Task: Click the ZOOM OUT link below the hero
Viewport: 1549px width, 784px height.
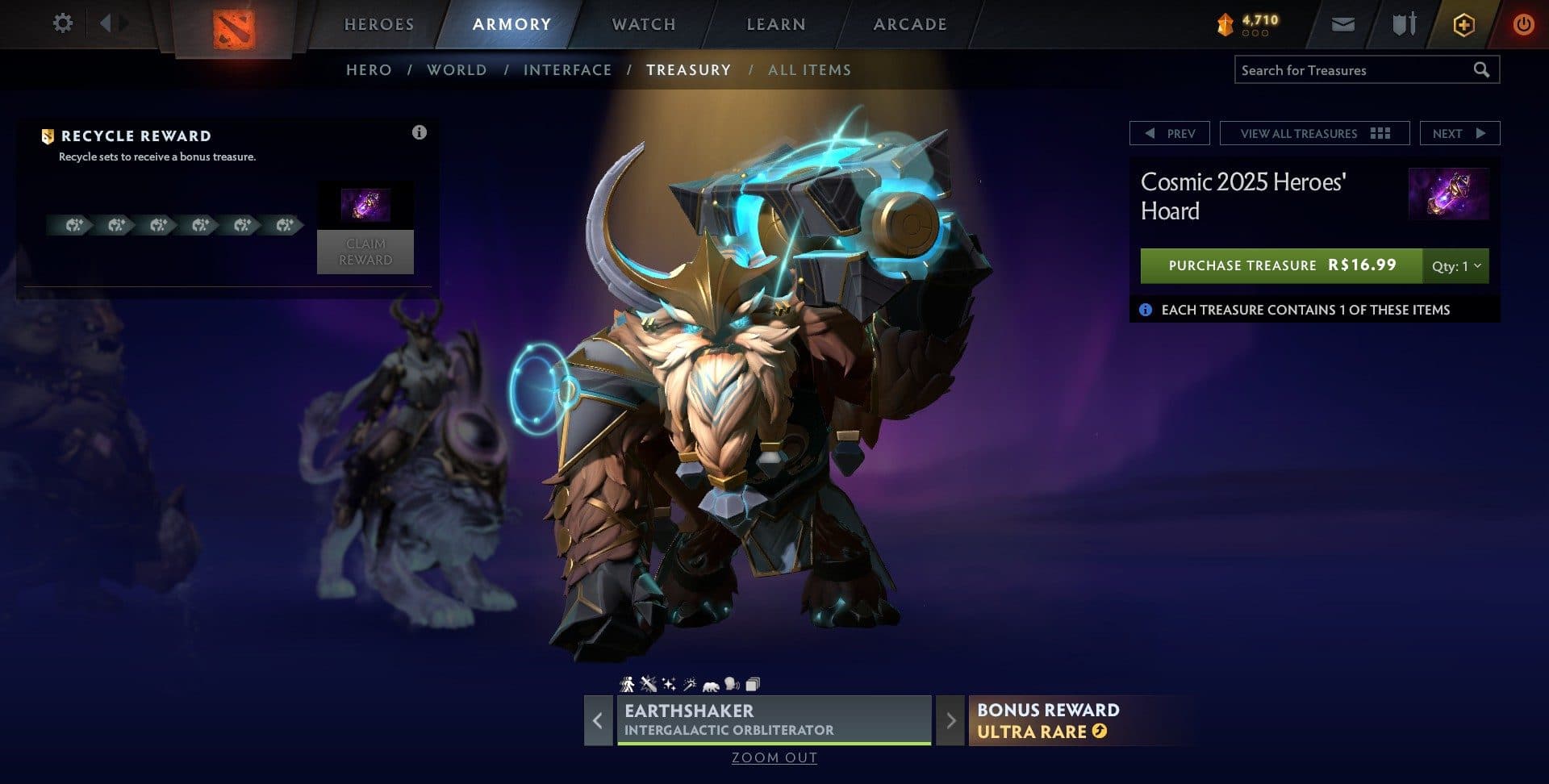Action: 774,757
